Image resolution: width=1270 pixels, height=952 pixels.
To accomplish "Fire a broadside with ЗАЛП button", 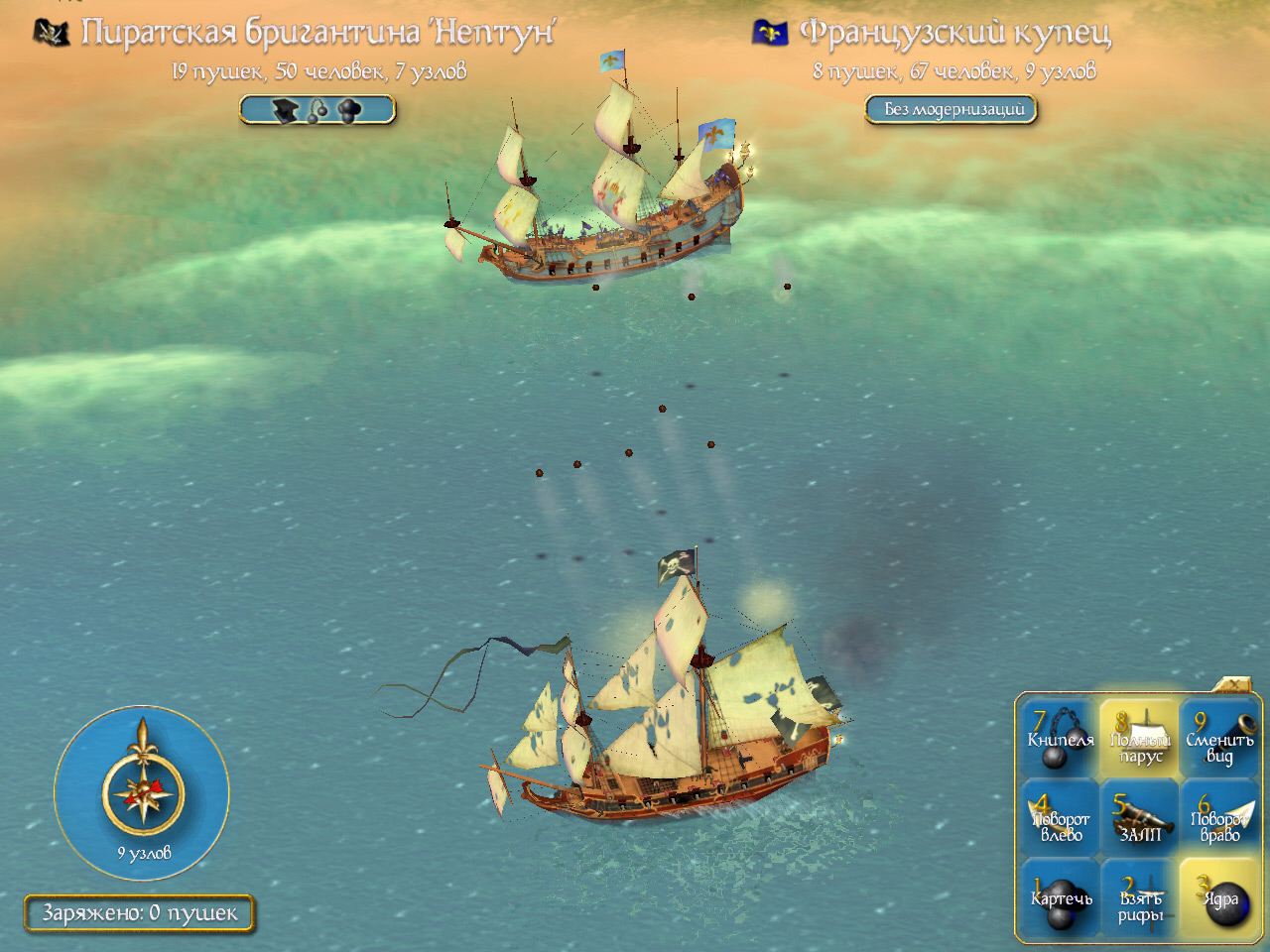I will click(1140, 818).
